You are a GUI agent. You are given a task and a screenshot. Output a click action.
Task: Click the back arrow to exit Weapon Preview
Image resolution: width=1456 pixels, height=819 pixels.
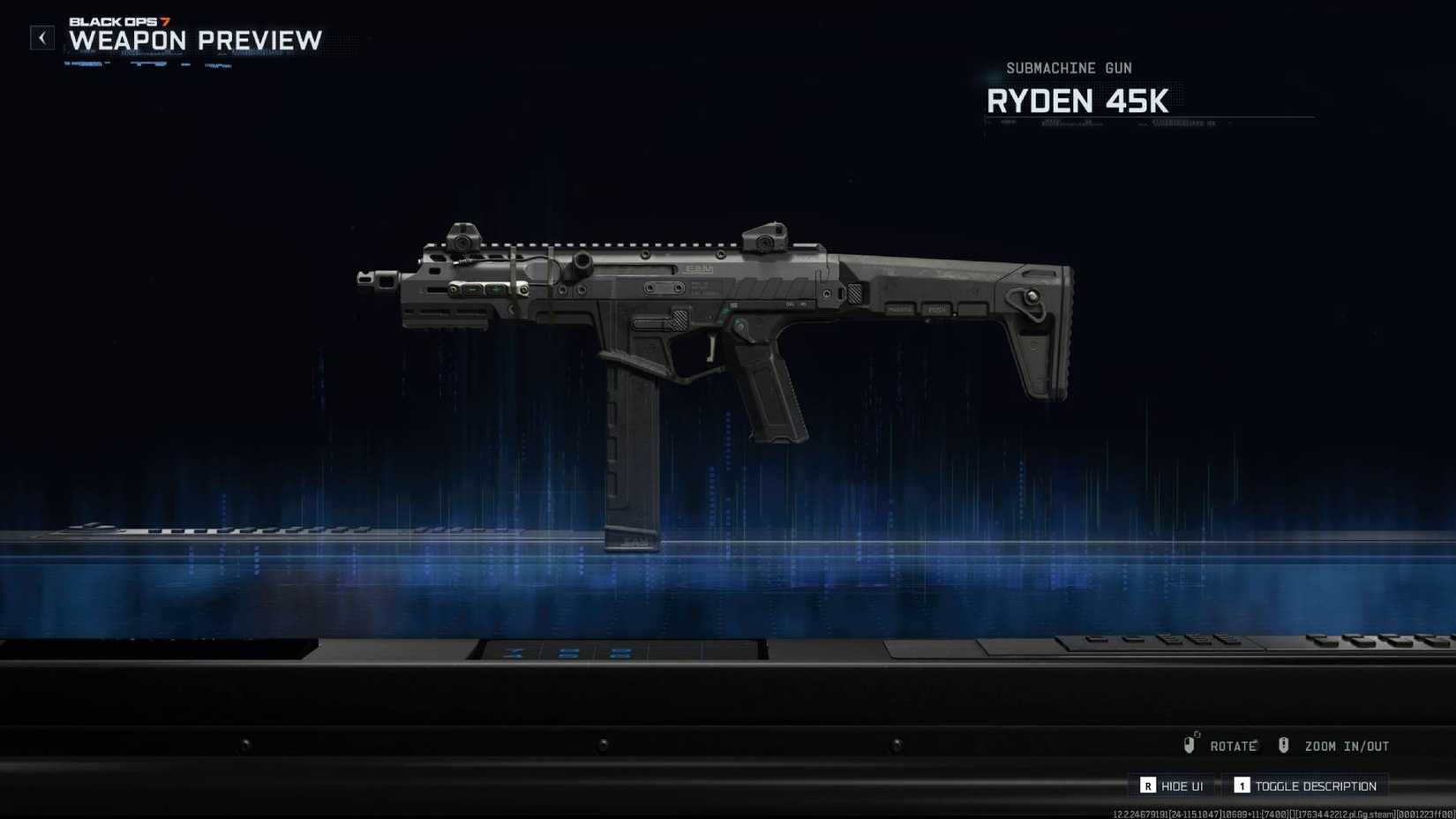click(41, 37)
